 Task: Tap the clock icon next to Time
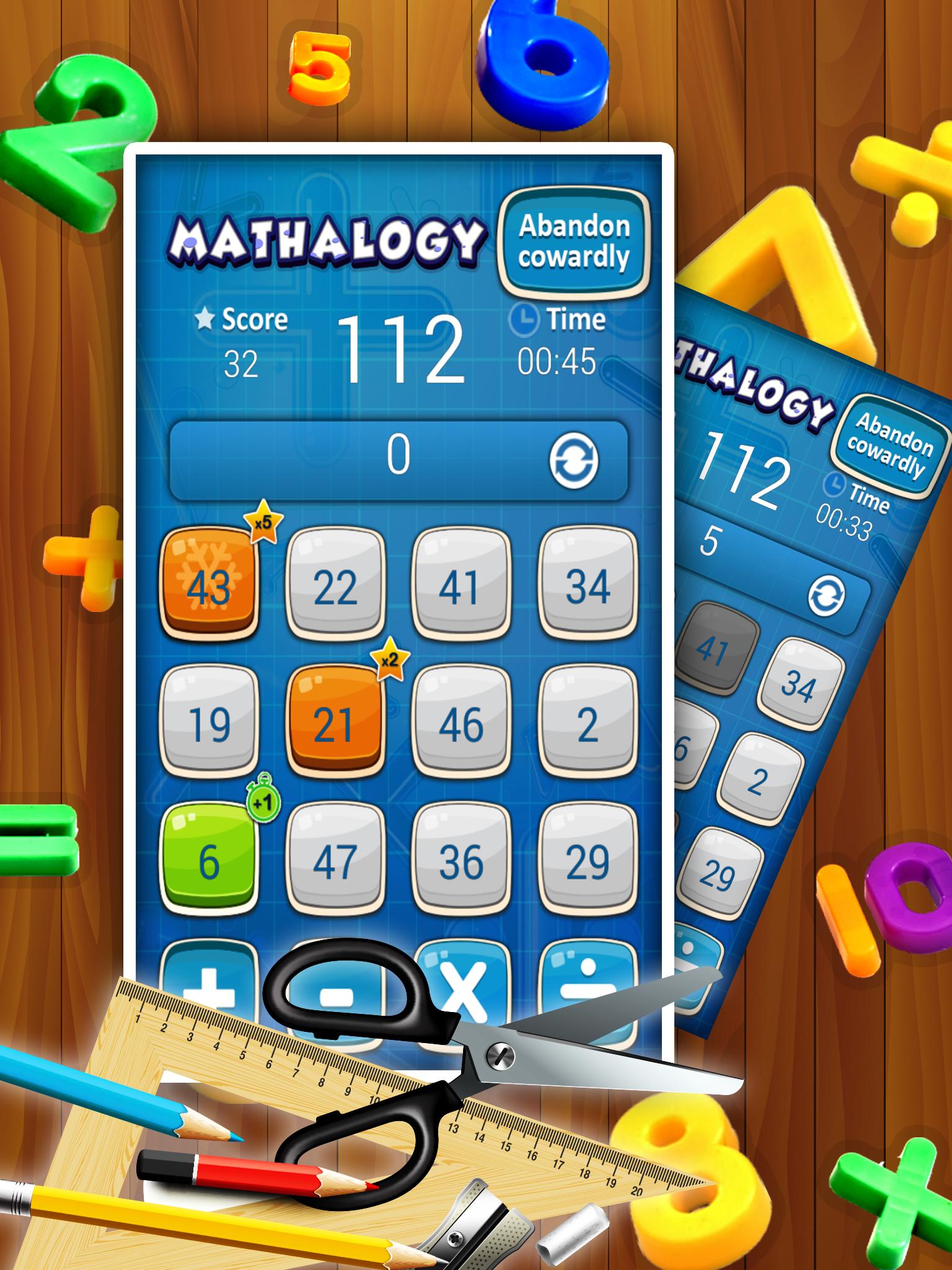524,318
